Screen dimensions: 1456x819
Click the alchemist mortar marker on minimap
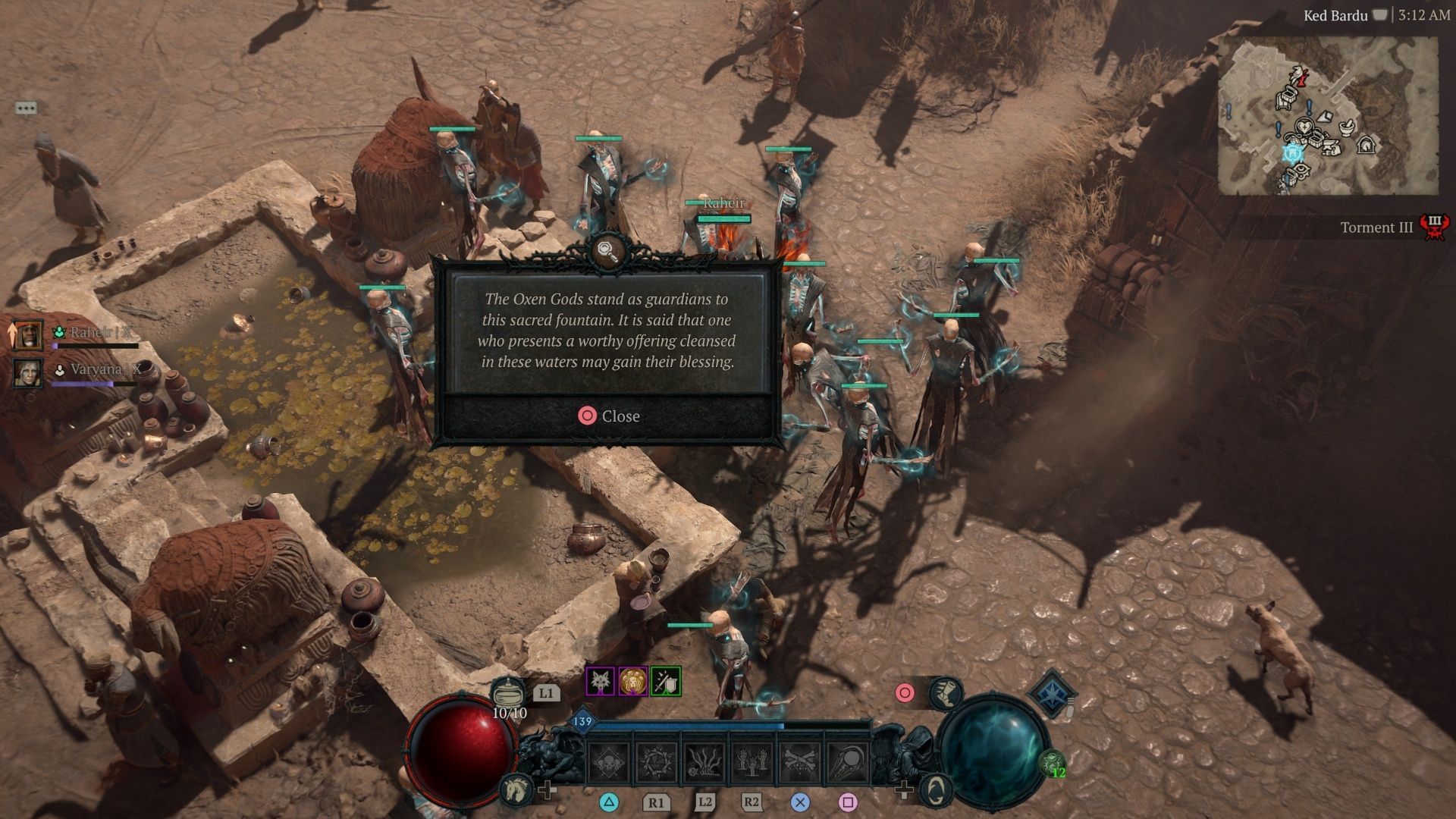click(x=1346, y=126)
